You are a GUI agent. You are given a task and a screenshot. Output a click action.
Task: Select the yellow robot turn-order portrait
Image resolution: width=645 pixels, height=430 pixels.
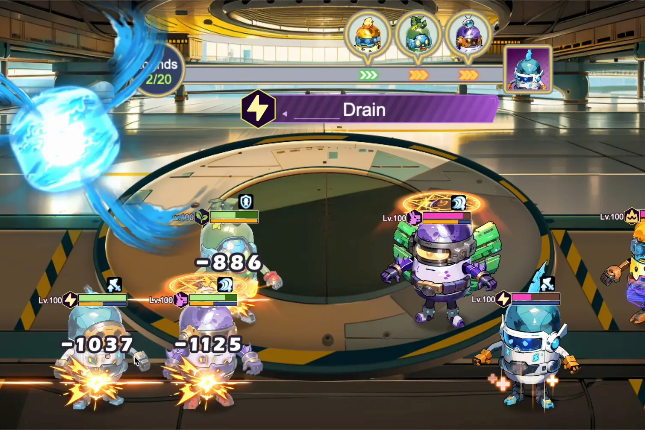[x=367, y=34]
